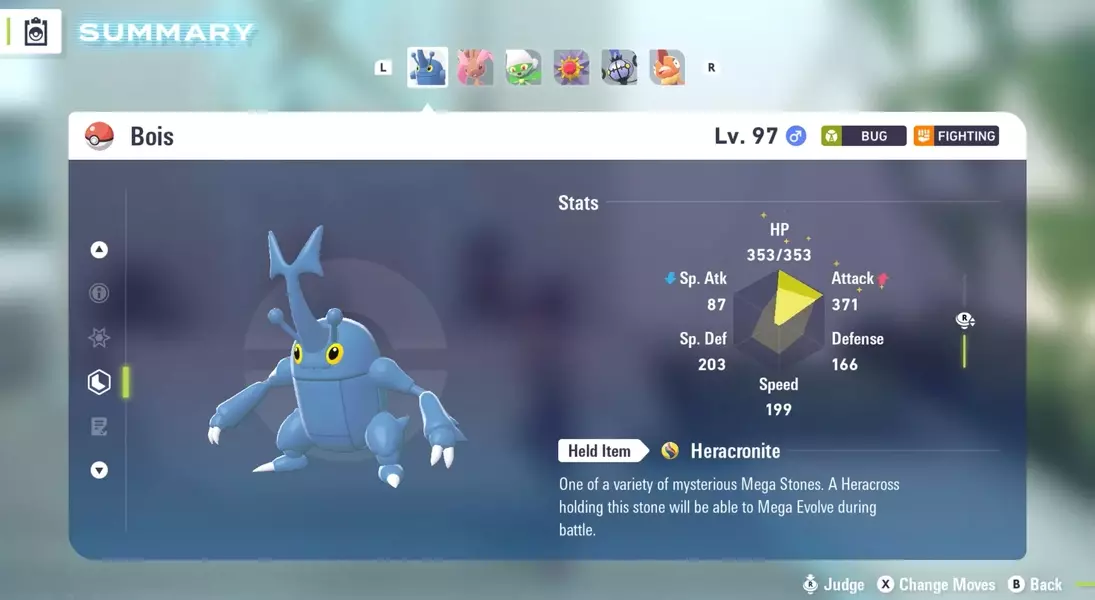
Task: Click the up arrow on the page sidebar
Action: pos(99,250)
